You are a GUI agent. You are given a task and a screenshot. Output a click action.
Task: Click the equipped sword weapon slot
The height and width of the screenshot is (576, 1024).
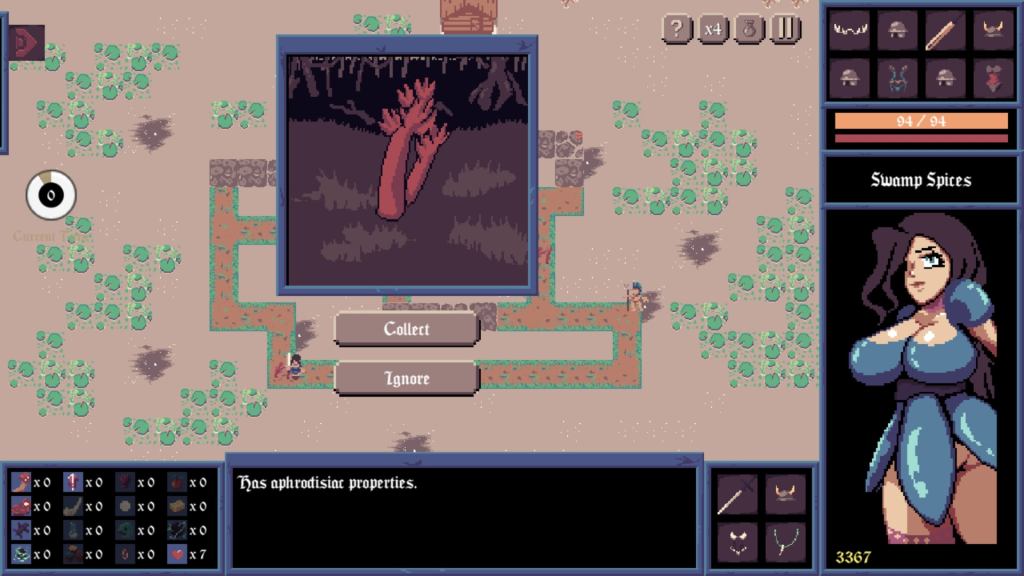click(x=737, y=494)
